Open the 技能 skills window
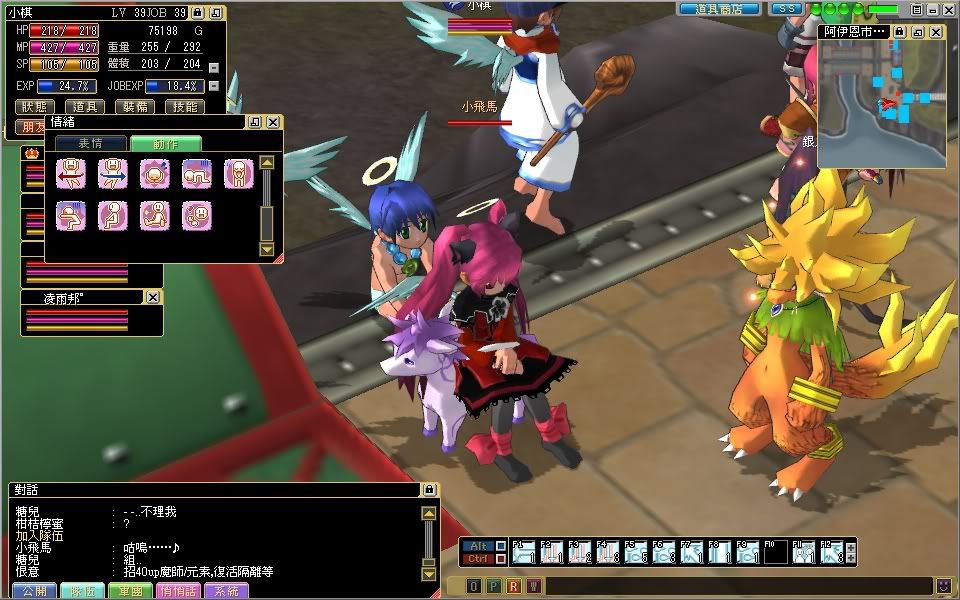Screen dimensions: 960x600 [x=183, y=106]
